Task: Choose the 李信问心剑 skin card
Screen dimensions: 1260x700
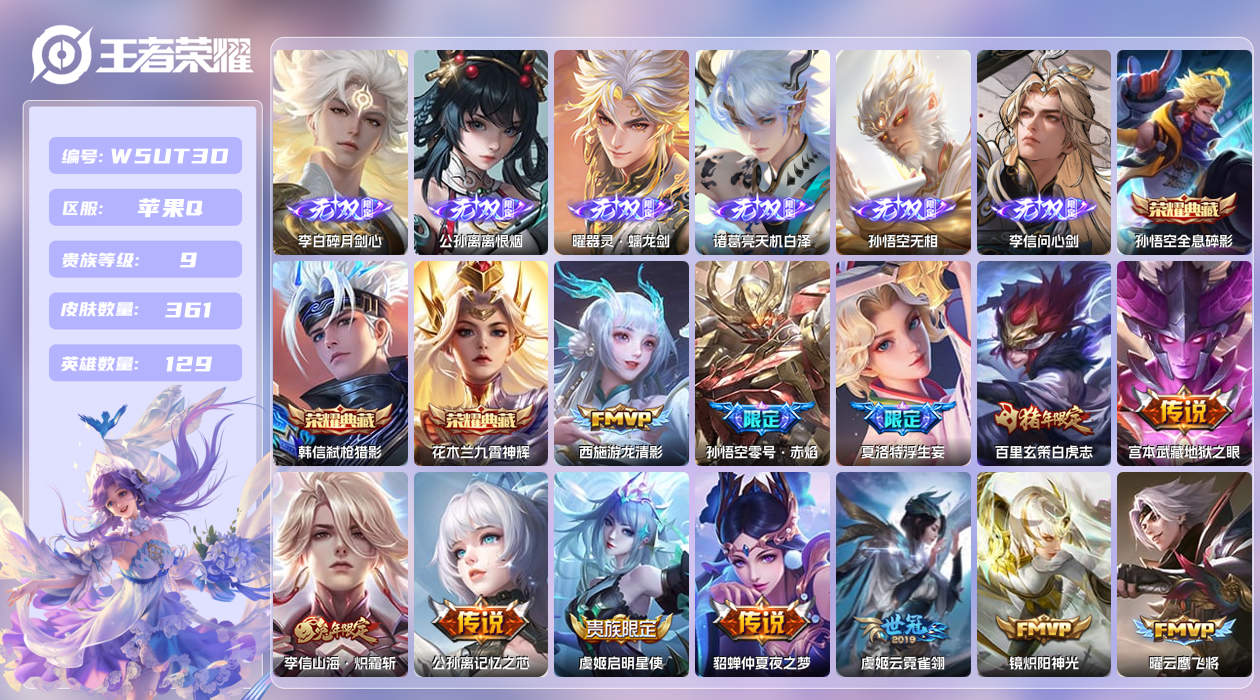Action: (1043, 152)
